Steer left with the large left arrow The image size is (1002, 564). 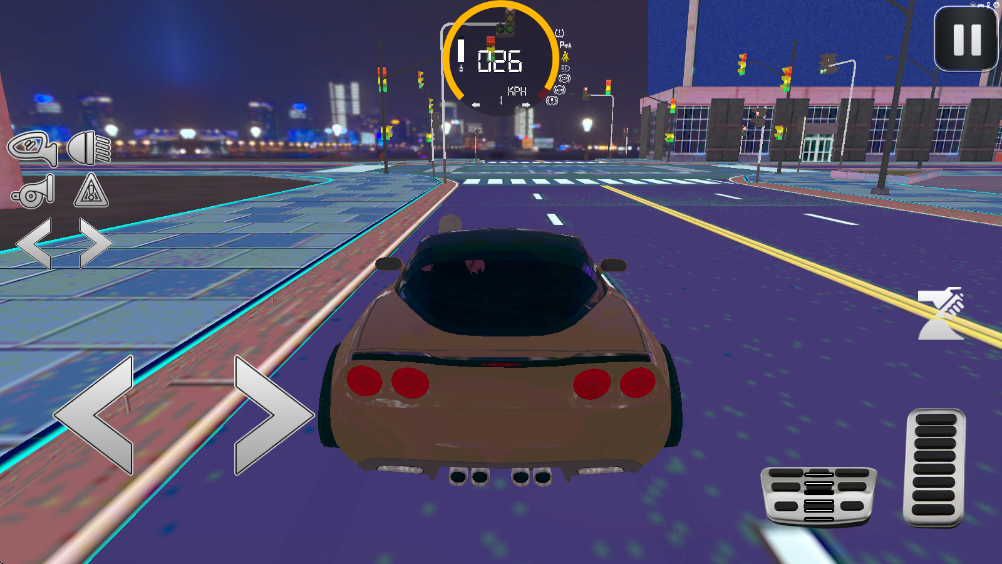(96, 415)
